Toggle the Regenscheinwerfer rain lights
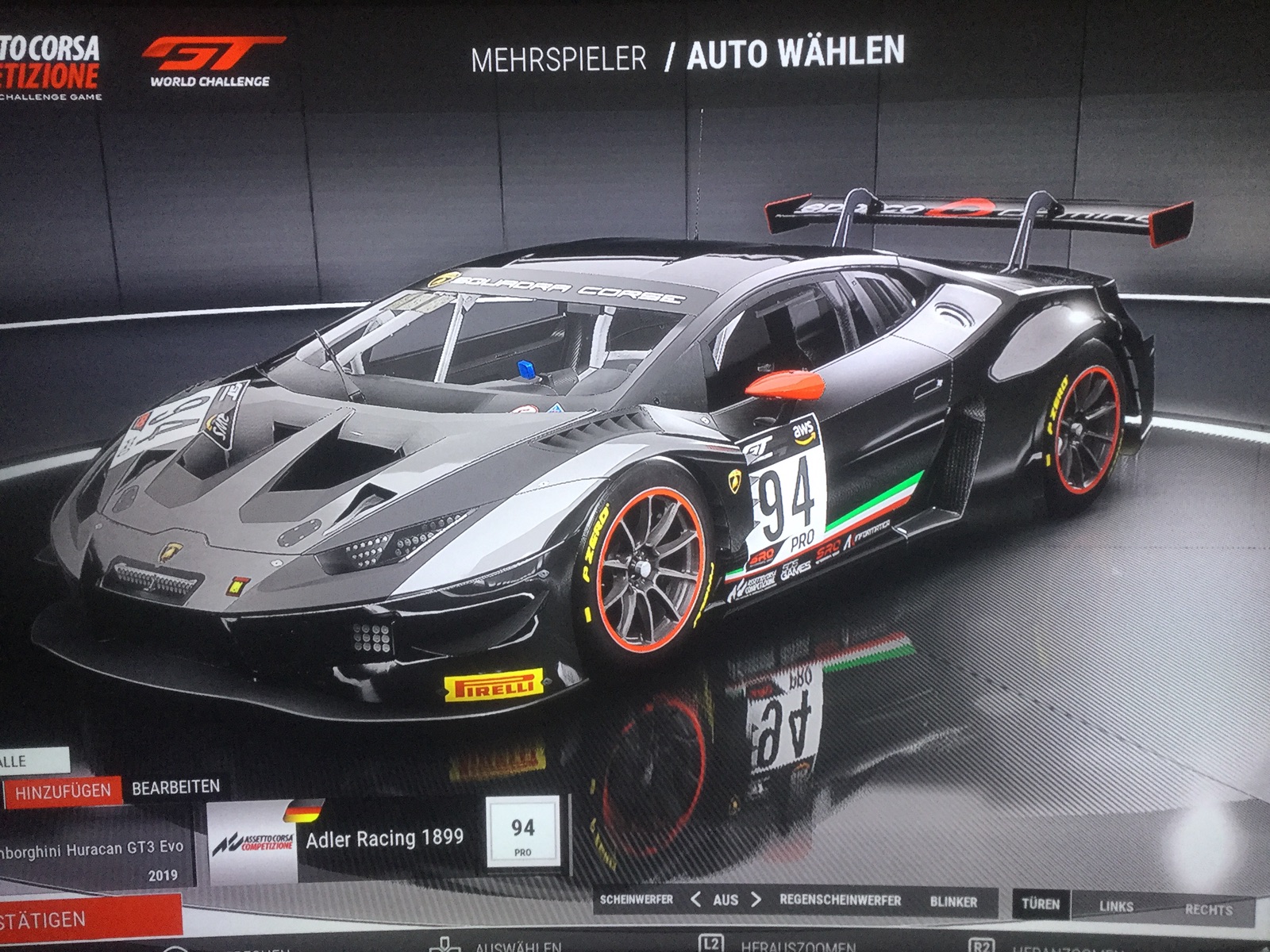1270x952 pixels. pos(840,900)
